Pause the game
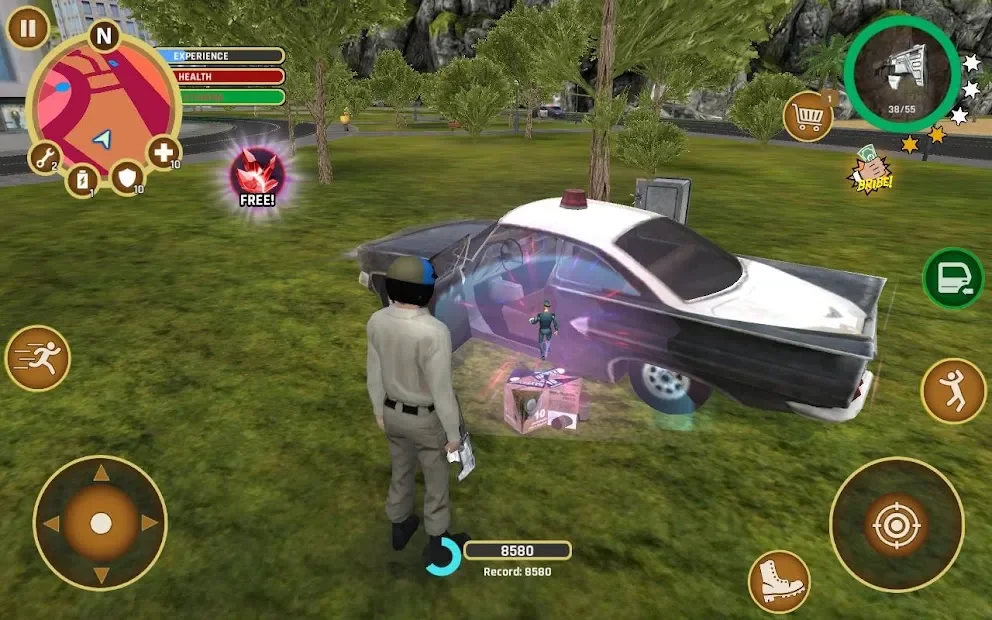Image resolution: width=992 pixels, height=620 pixels. [x=28, y=28]
